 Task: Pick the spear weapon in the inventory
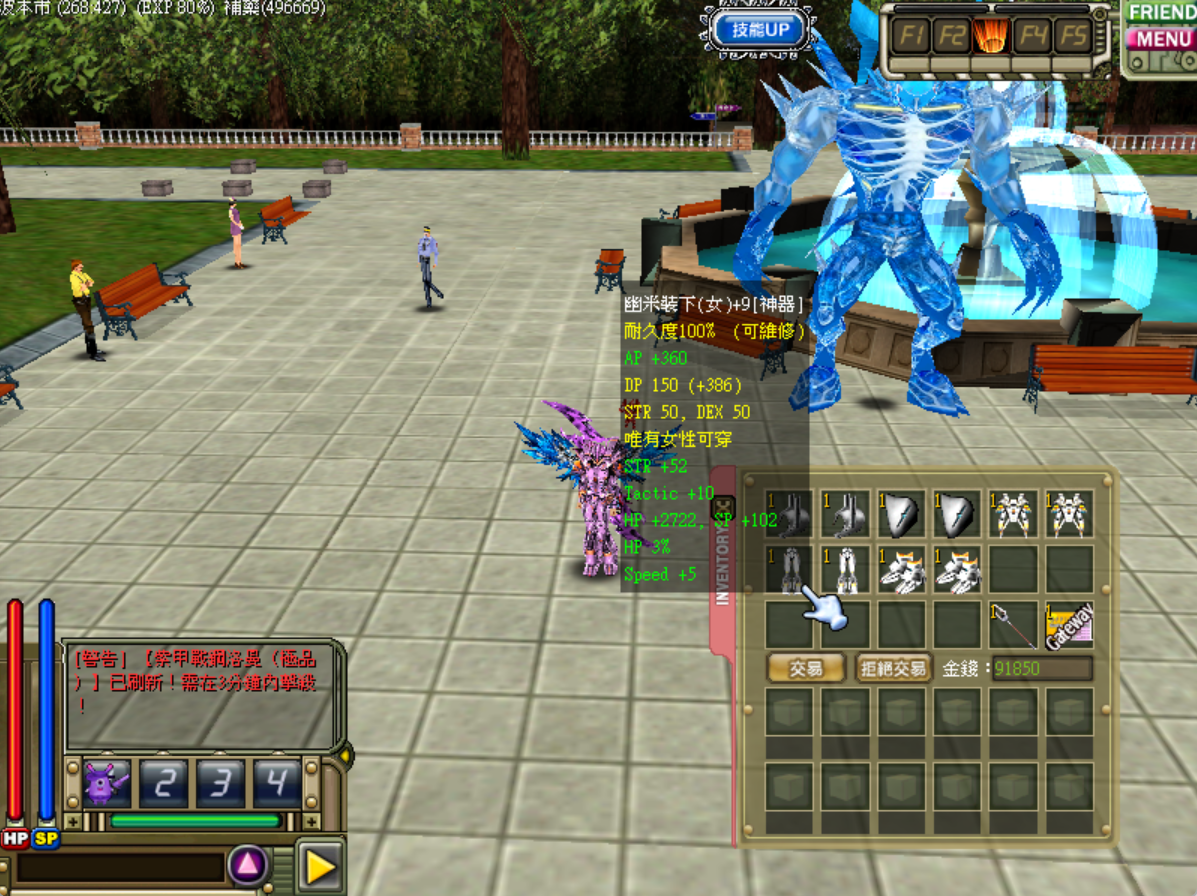[x=1013, y=625]
